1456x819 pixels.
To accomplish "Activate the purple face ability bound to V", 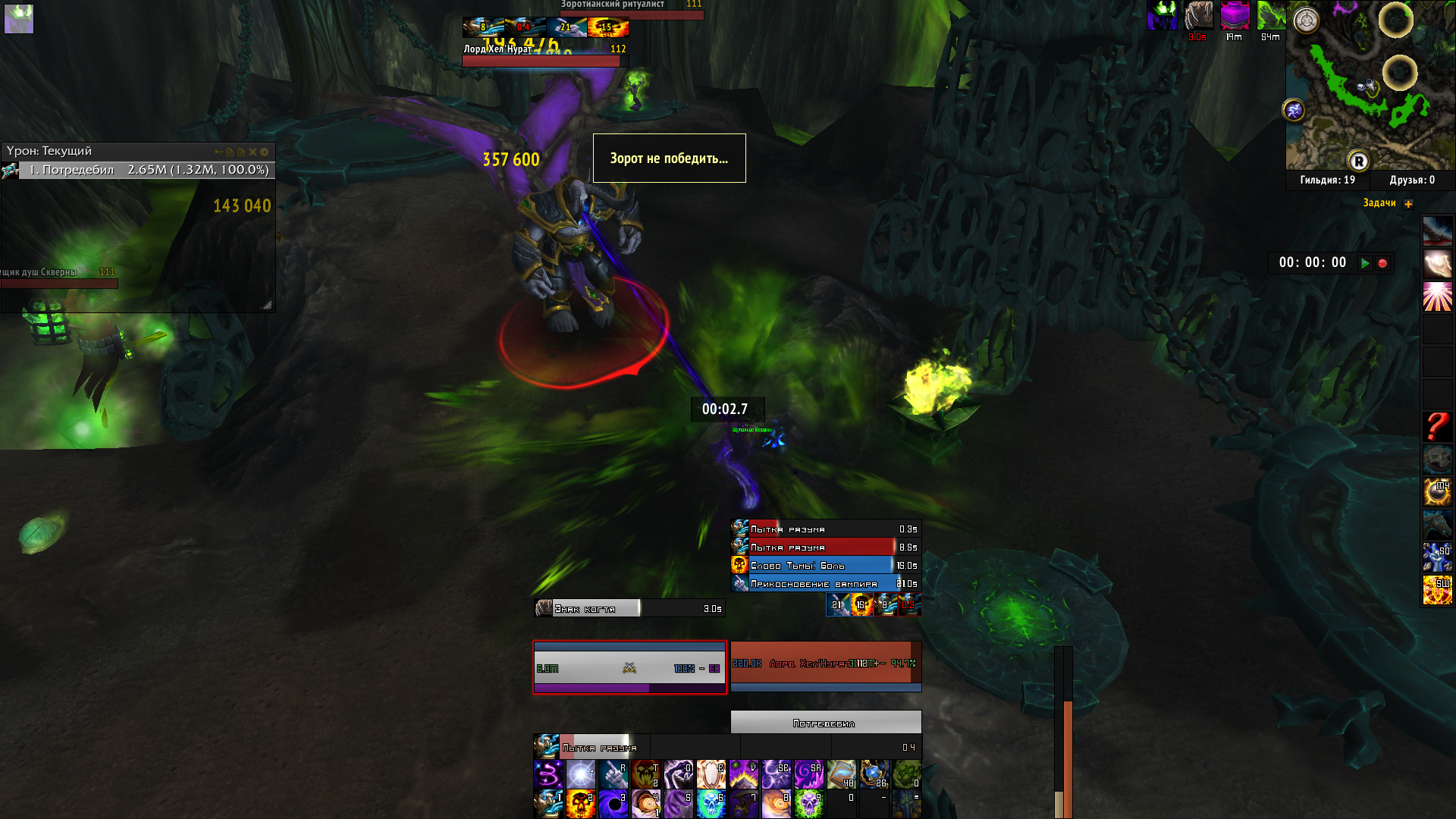I will tap(743, 774).
